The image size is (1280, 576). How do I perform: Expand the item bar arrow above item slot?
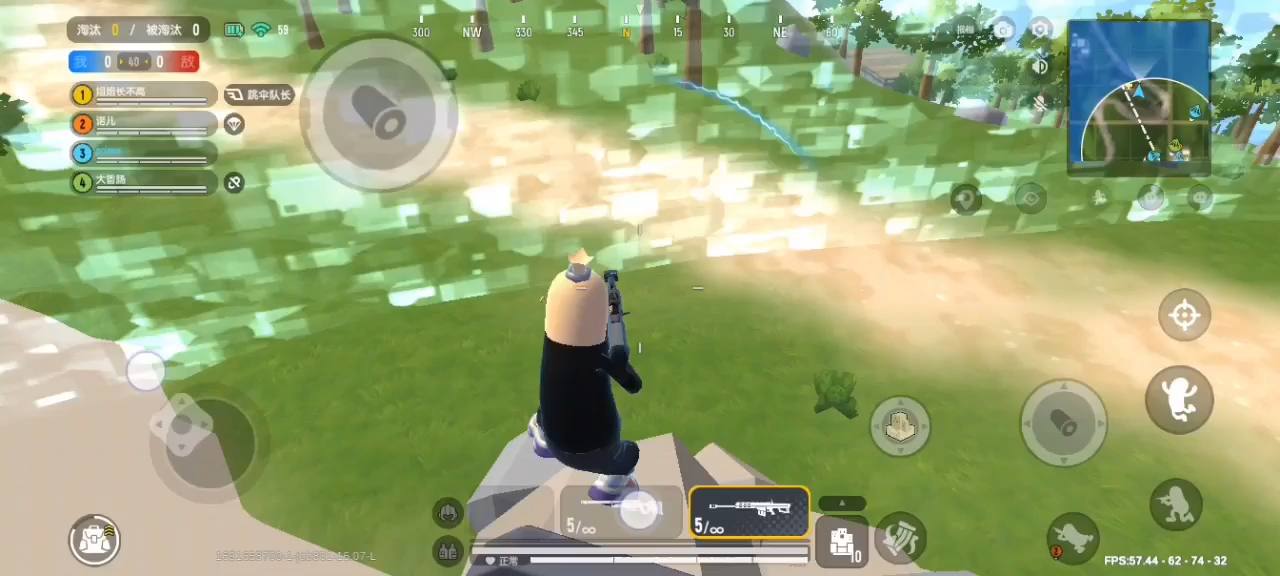coord(842,503)
